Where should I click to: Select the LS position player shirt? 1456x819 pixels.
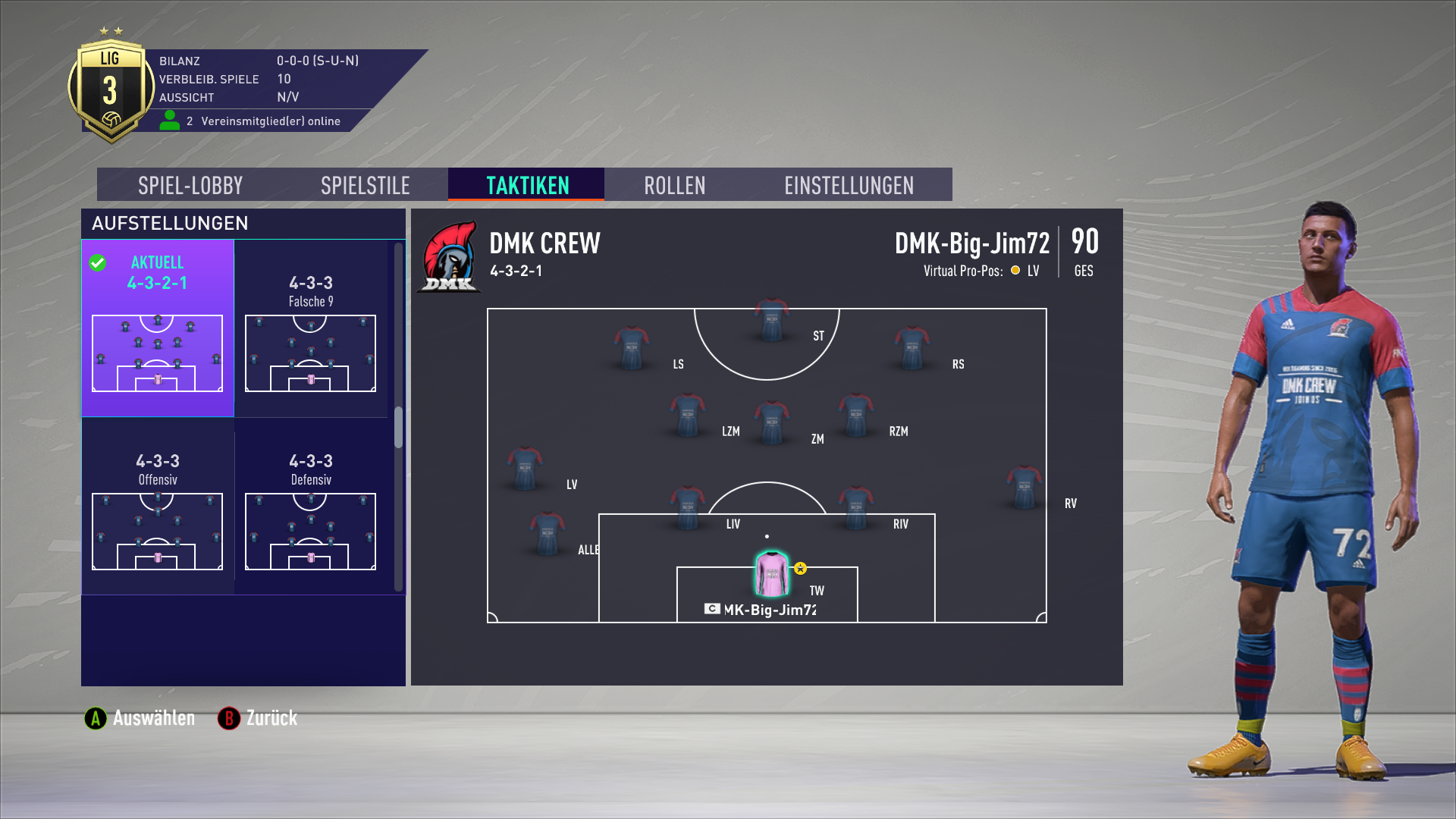tap(631, 347)
